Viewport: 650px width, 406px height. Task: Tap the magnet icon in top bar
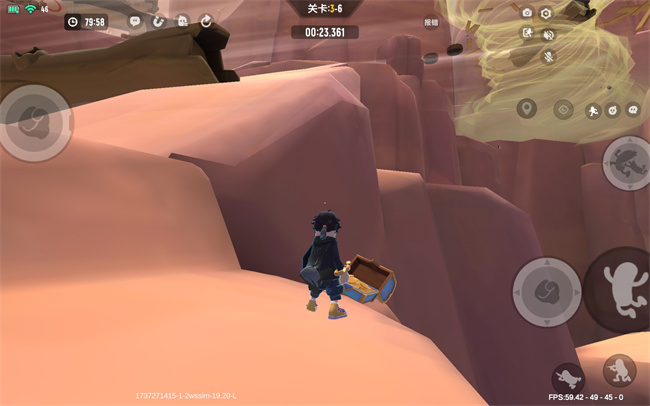coord(158,21)
